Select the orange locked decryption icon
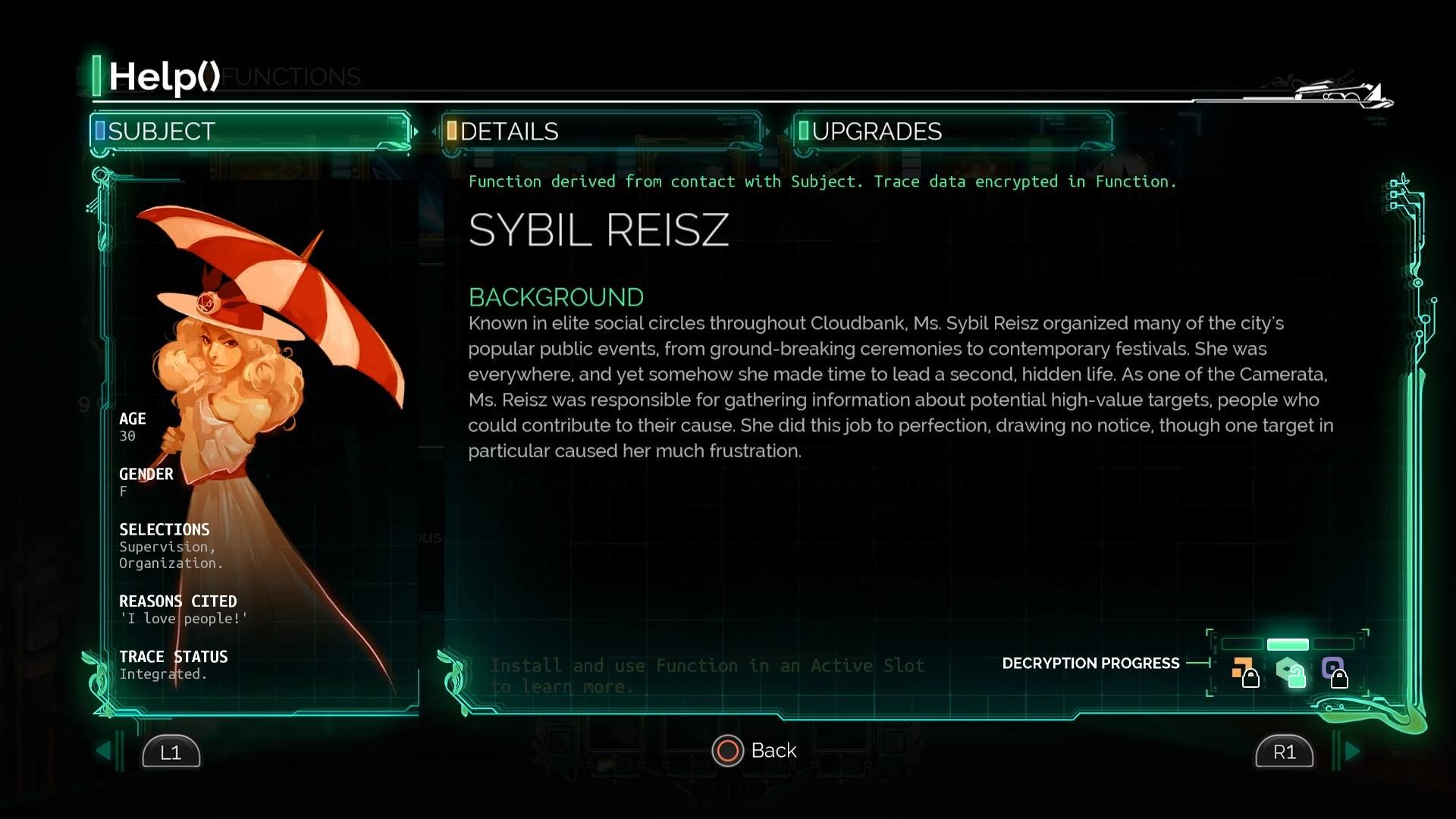The width and height of the screenshot is (1456, 819). point(1244,672)
